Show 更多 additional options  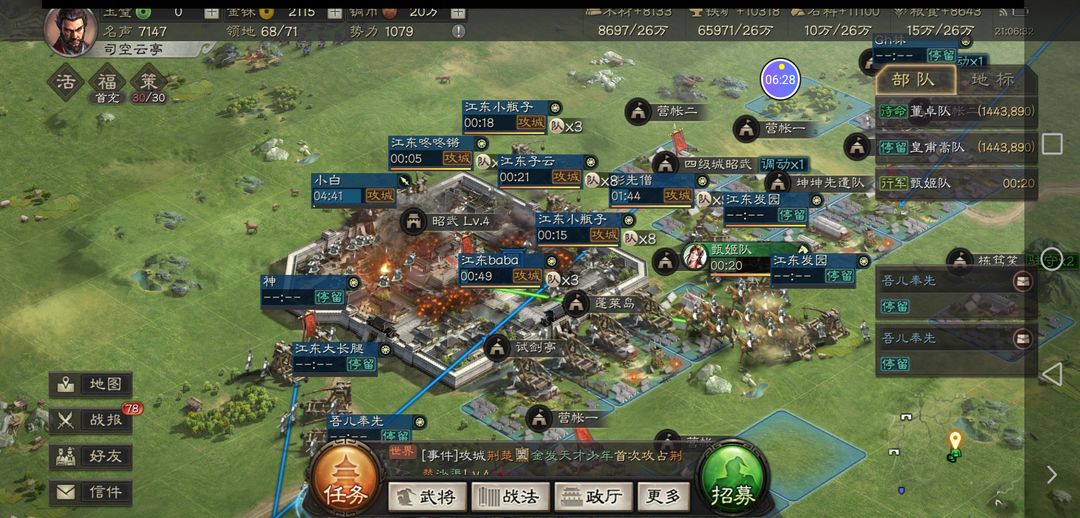(663, 496)
